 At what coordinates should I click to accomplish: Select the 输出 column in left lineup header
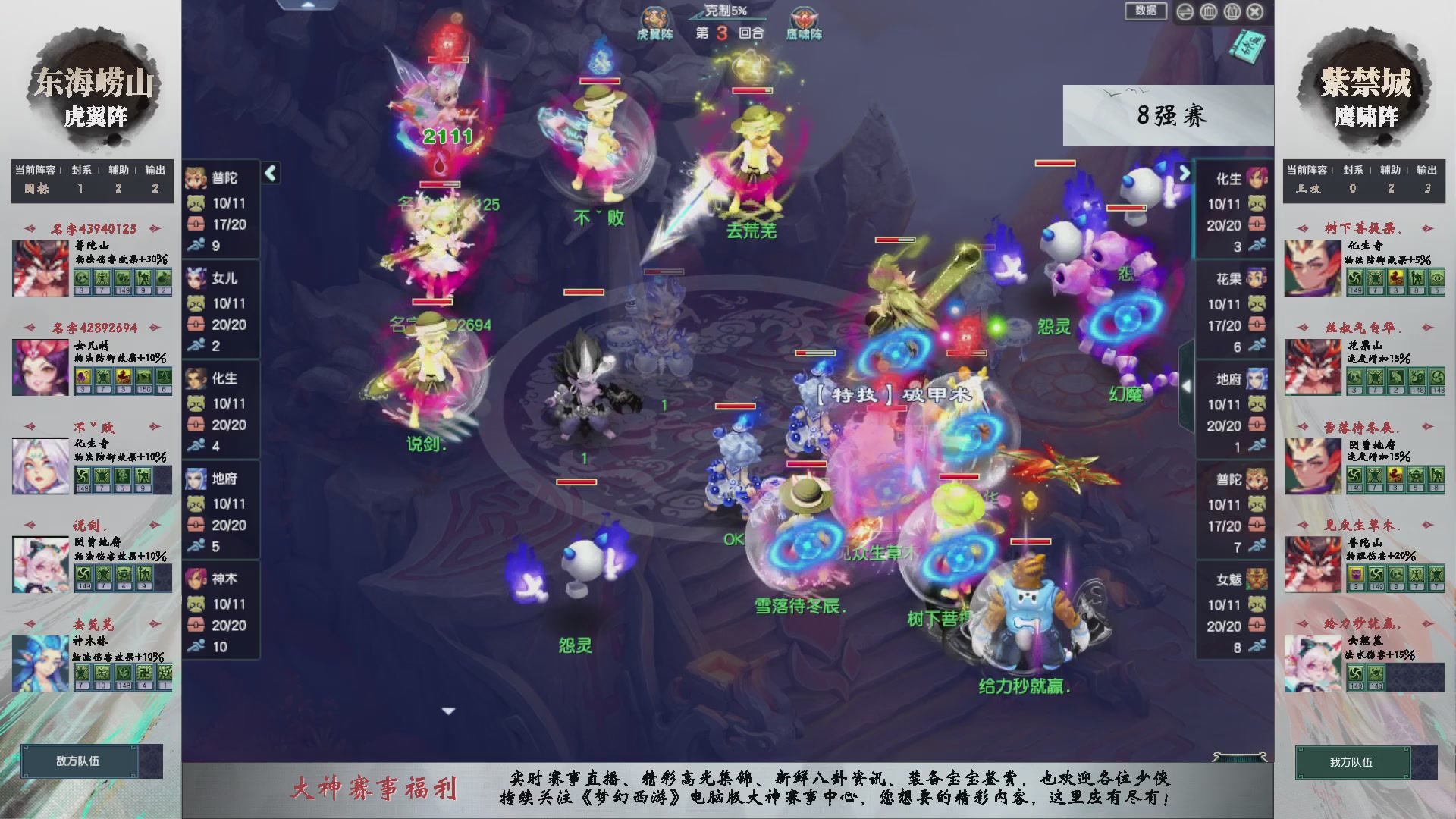(x=155, y=170)
